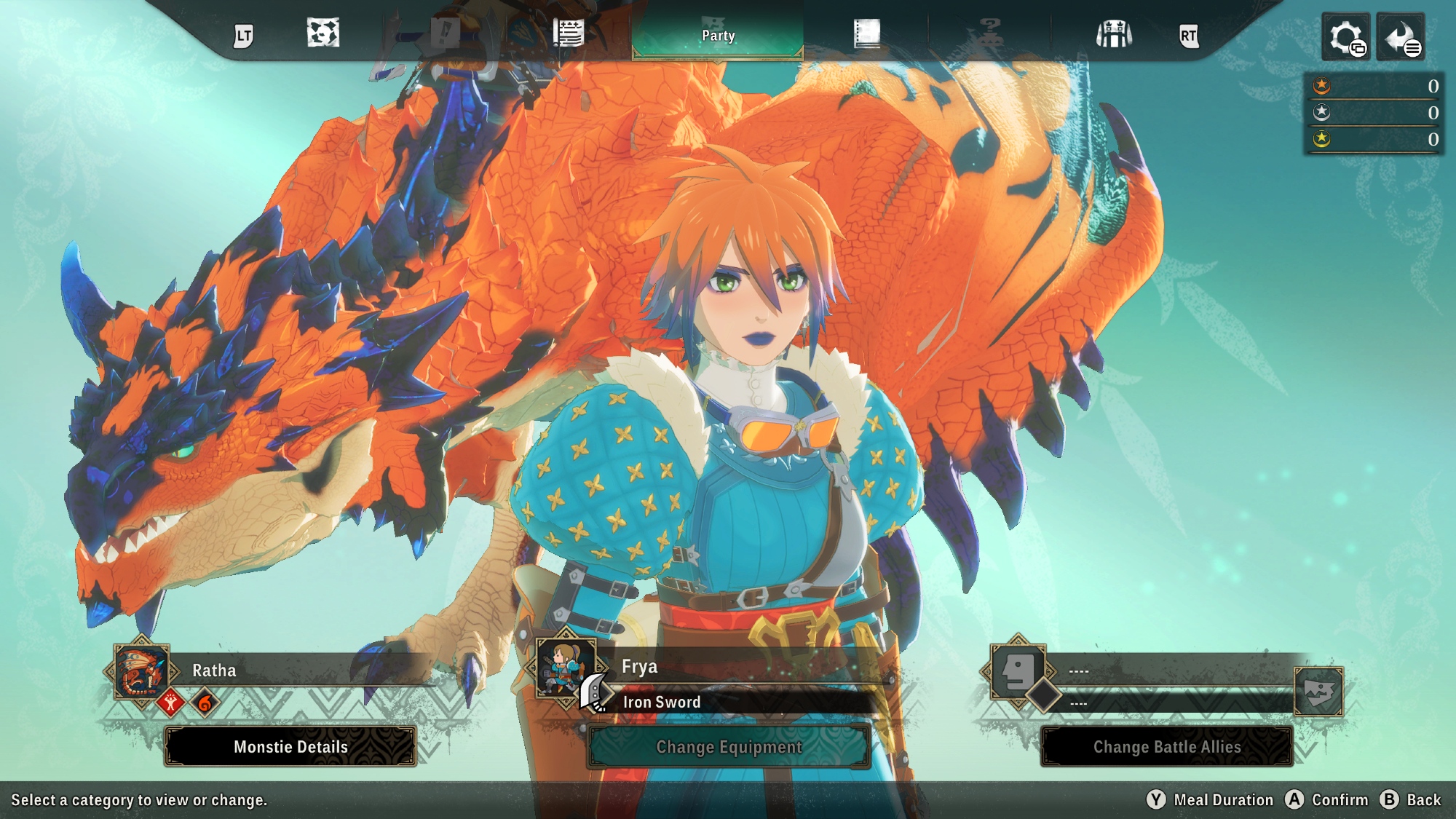The image size is (1456, 819).
Task: Switch to the star list tab
Action: tap(568, 33)
